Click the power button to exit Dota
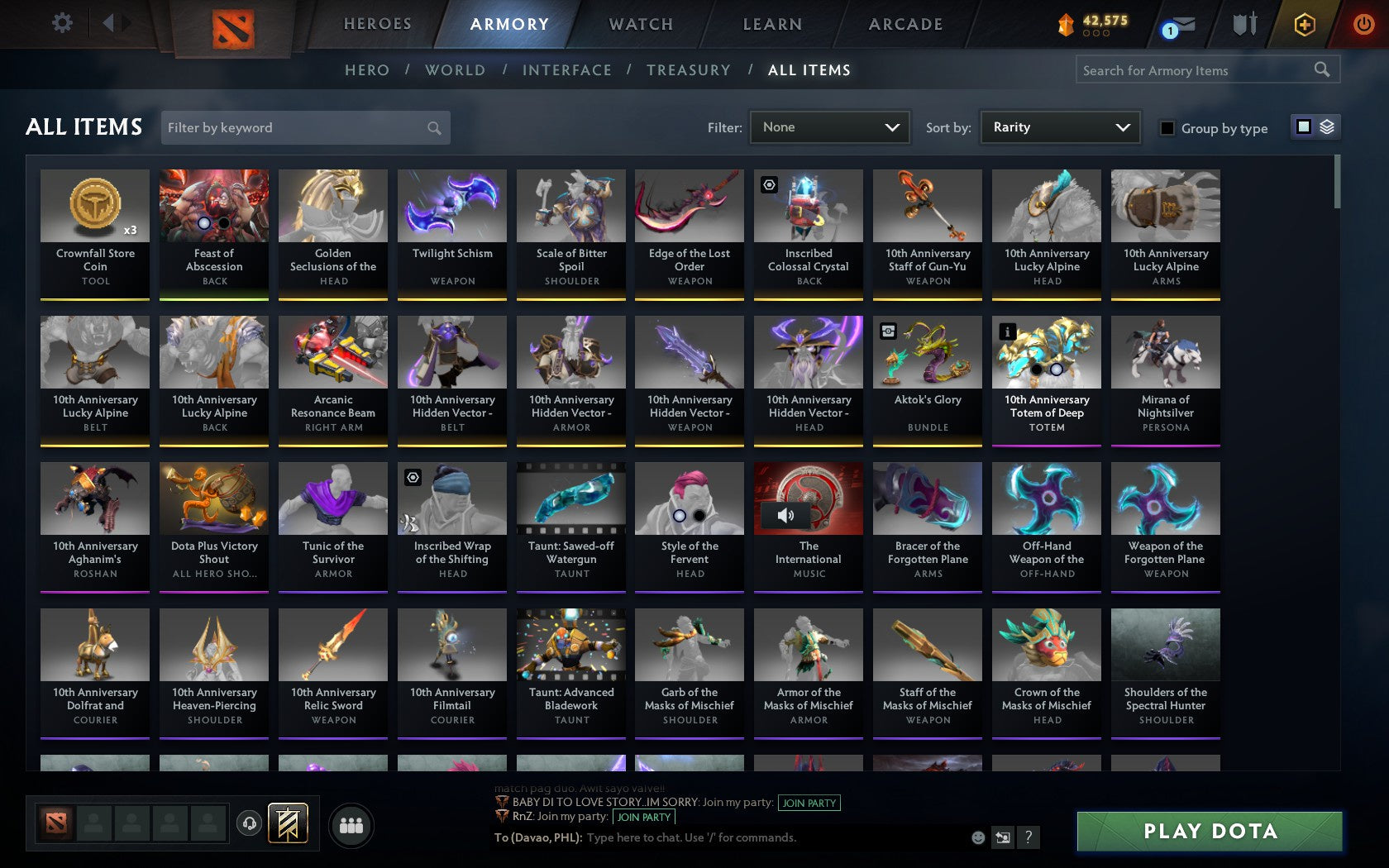This screenshot has height=868, width=1389. click(1364, 23)
